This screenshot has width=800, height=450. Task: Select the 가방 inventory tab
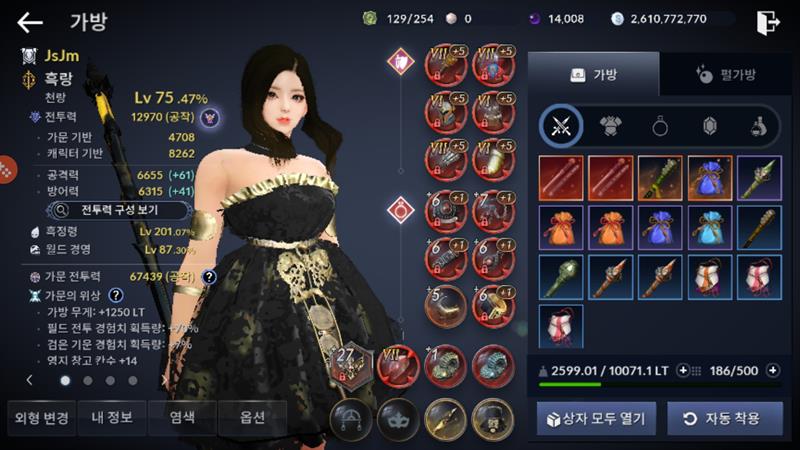tap(594, 74)
